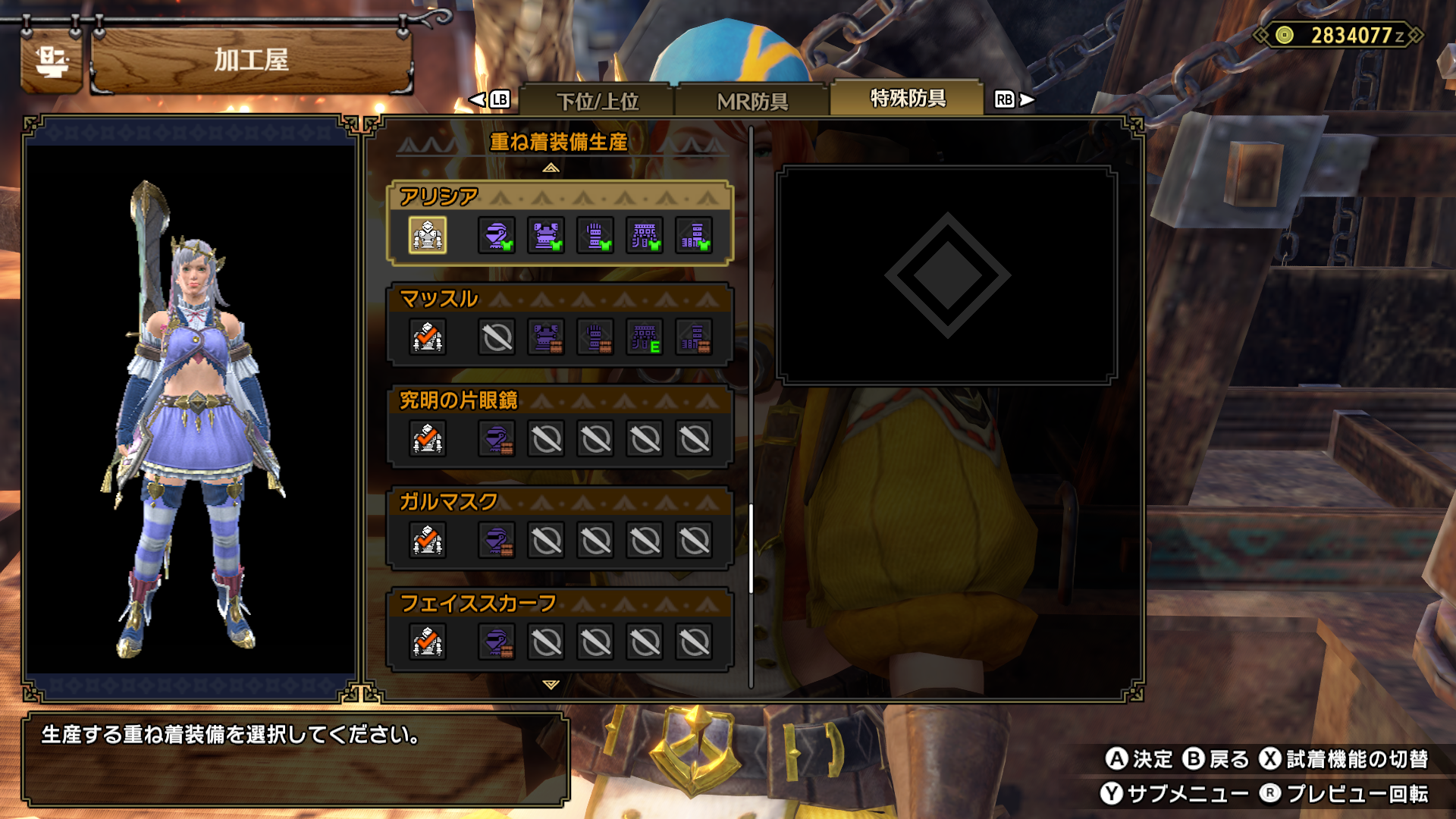Image resolution: width=1456 pixels, height=819 pixels.
Task: Select the アリシア arm guard piece
Action: point(595,235)
